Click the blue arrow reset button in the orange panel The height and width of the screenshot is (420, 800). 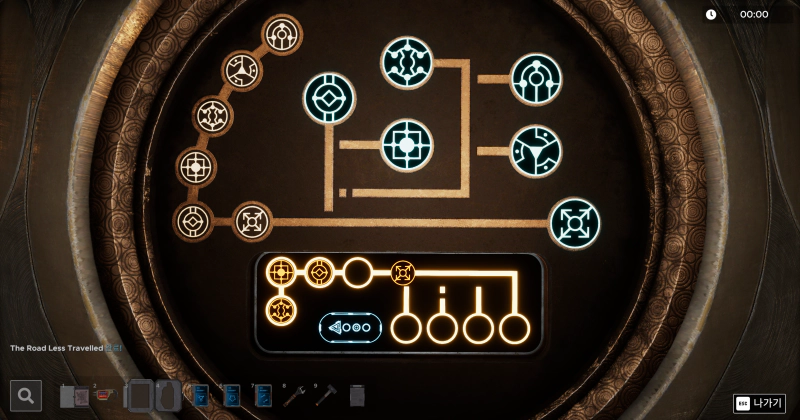point(350,328)
